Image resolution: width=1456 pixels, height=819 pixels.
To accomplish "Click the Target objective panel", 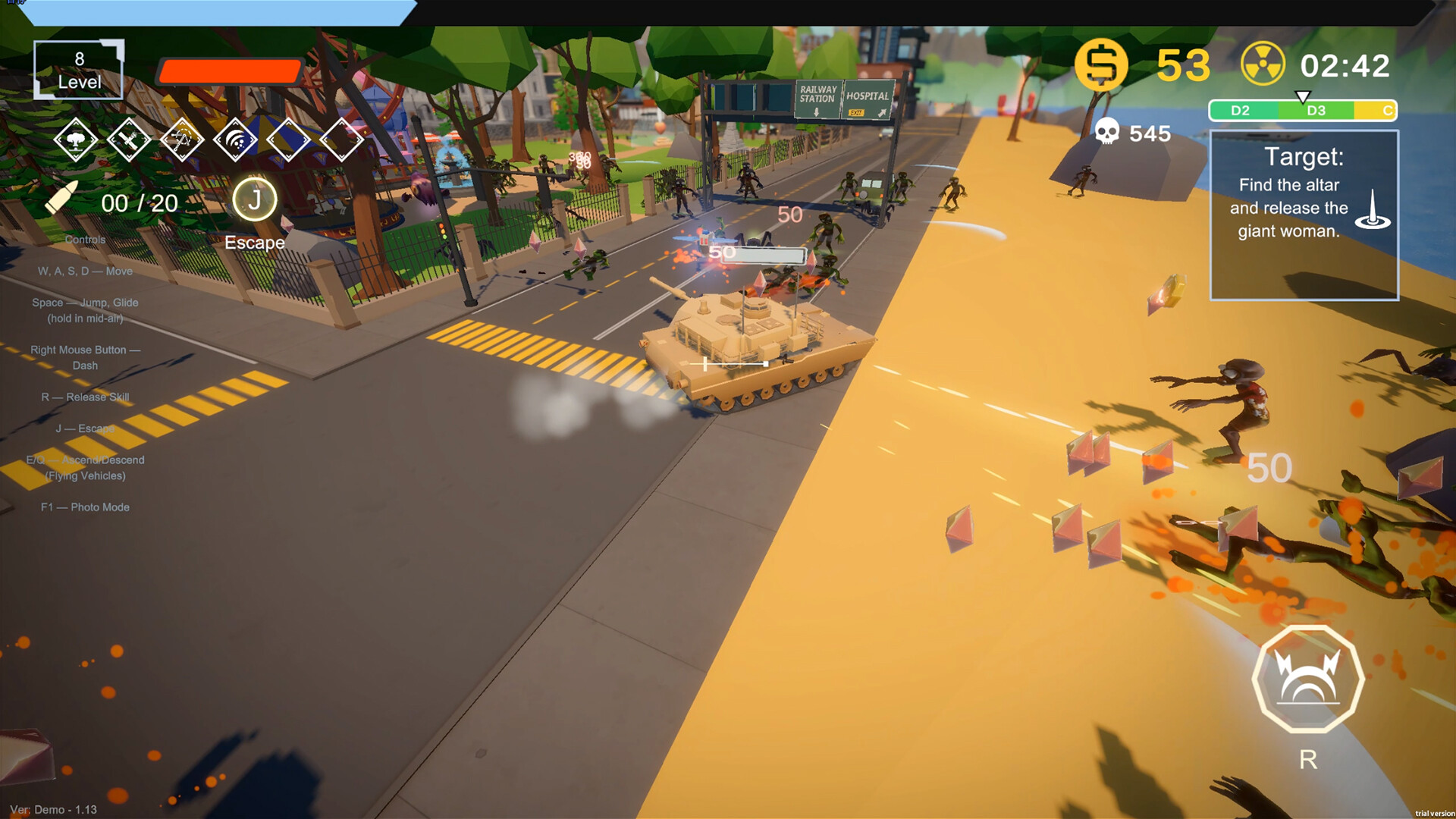I will click(x=1306, y=212).
